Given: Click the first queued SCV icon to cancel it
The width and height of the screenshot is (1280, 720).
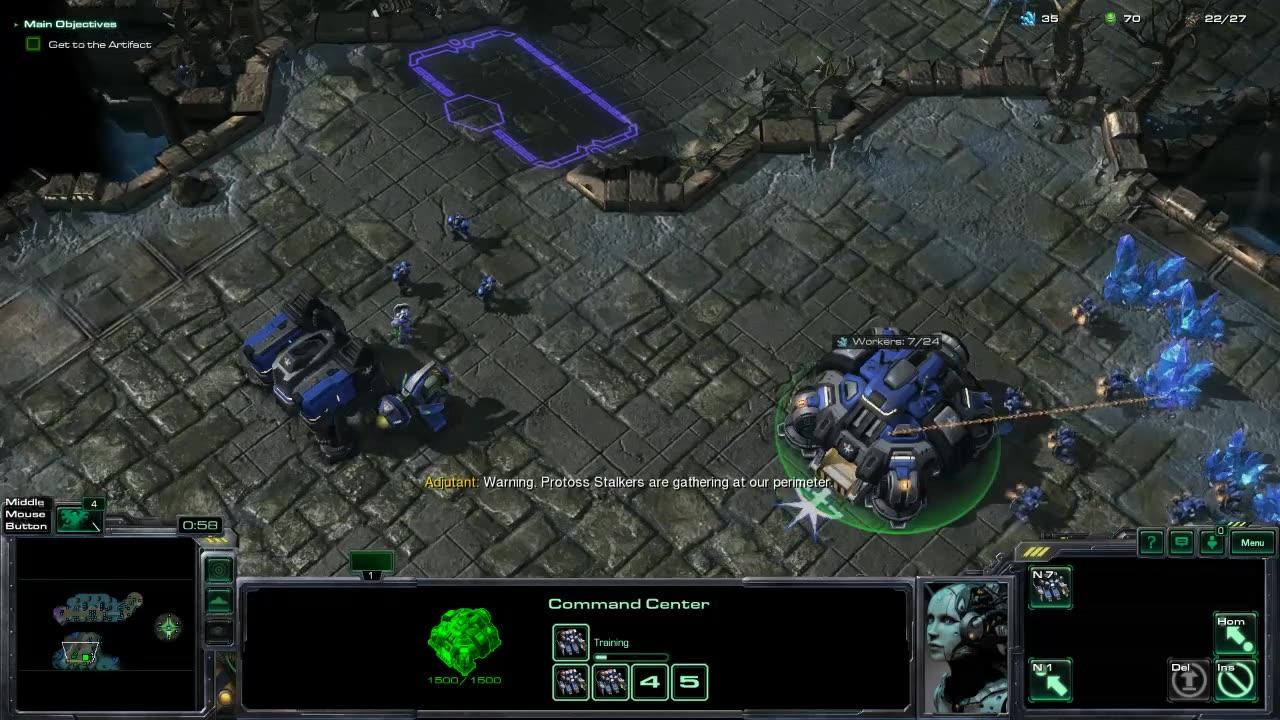Looking at the screenshot, I should [x=570, y=680].
